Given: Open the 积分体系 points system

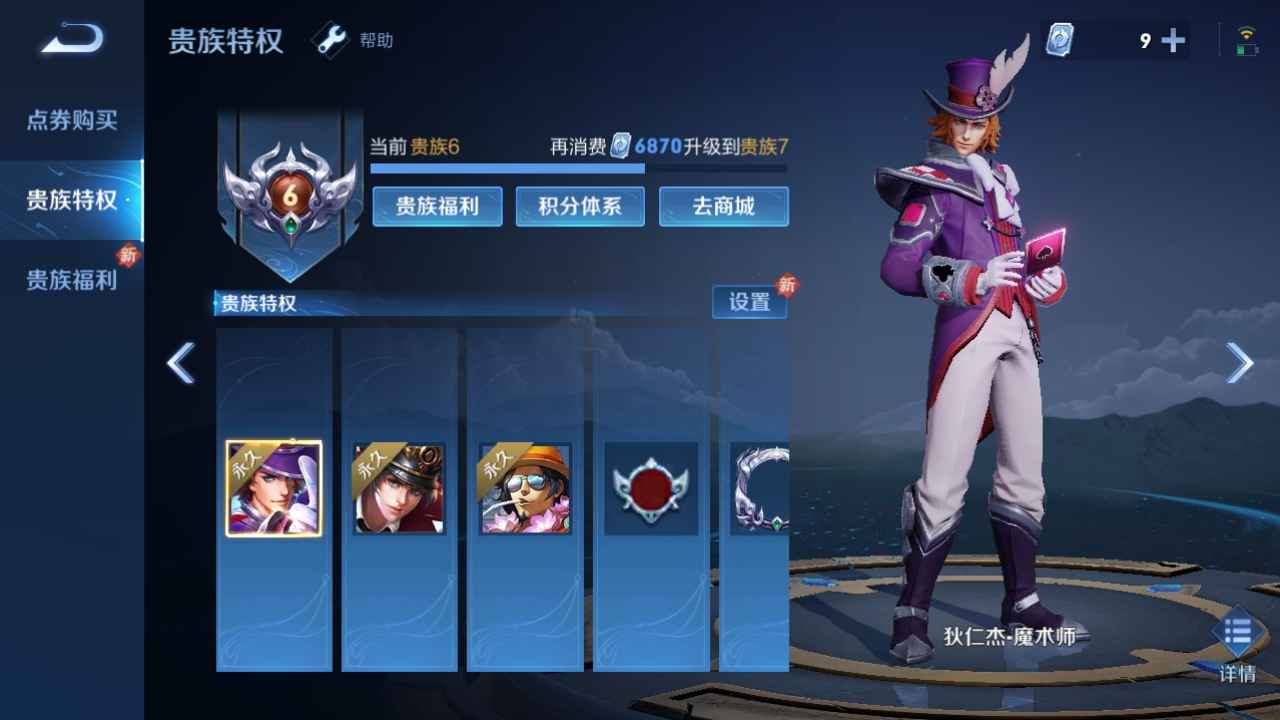Looking at the screenshot, I should (x=580, y=207).
